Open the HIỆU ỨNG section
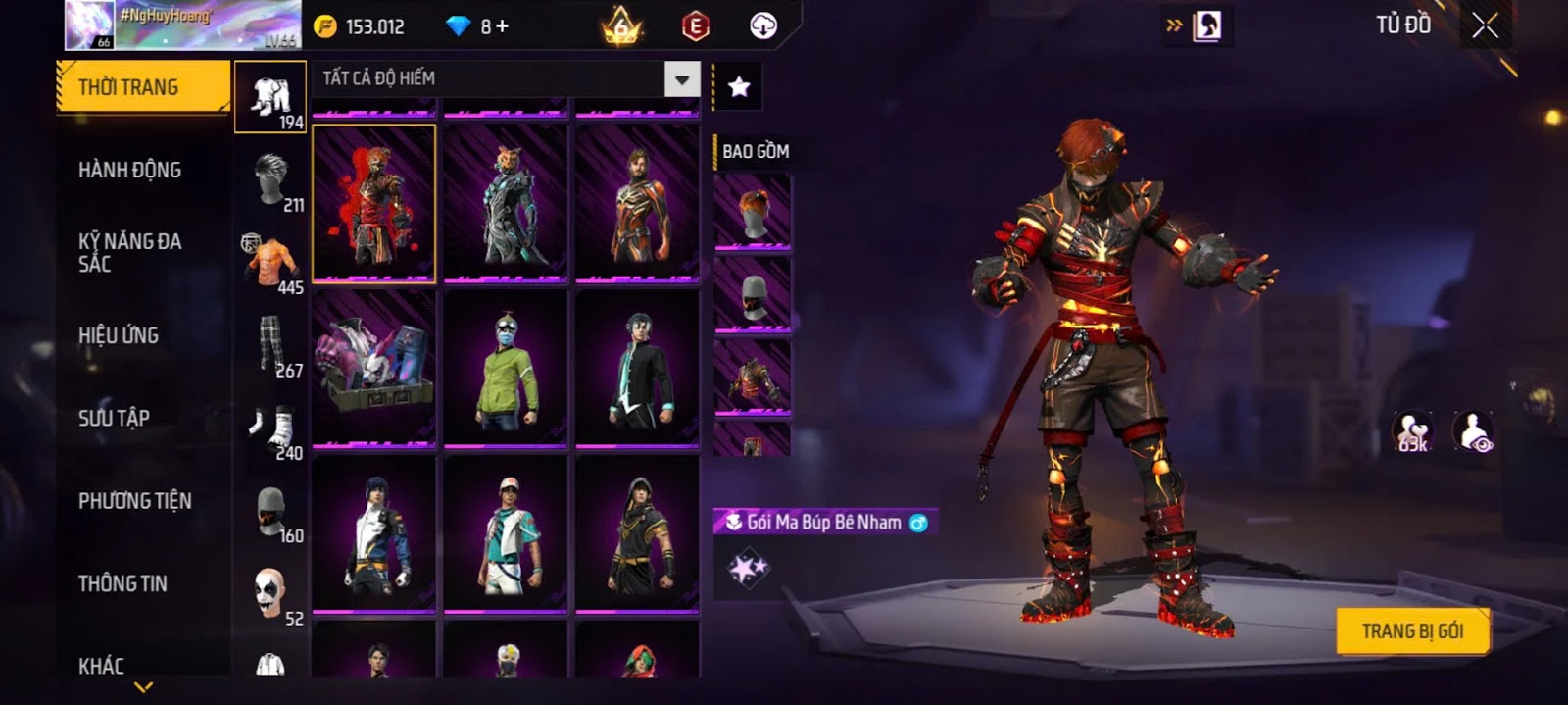This screenshot has width=1568, height=705. click(x=119, y=335)
